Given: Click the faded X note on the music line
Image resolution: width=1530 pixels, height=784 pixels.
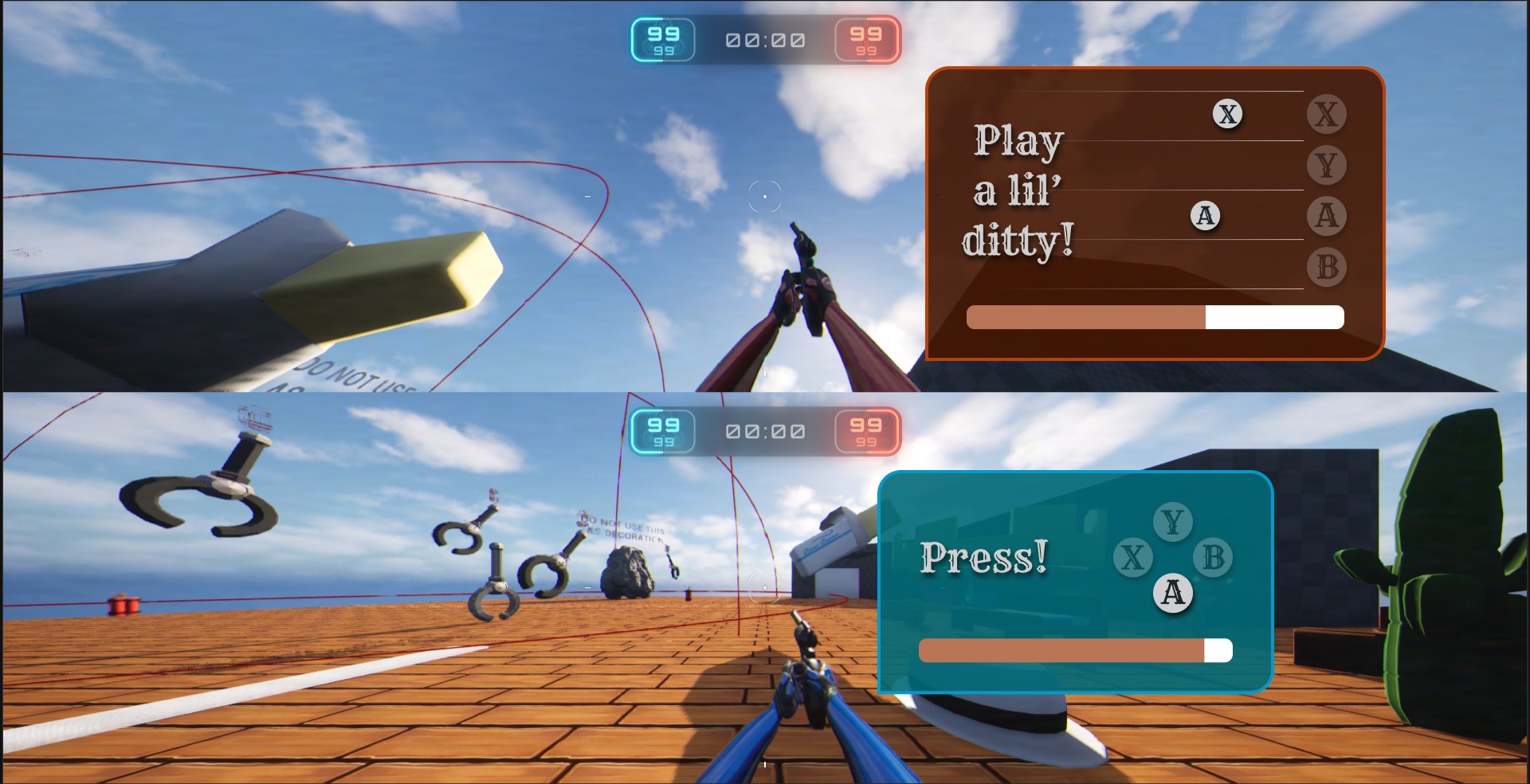Looking at the screenshot, I should coord(1228,114).
